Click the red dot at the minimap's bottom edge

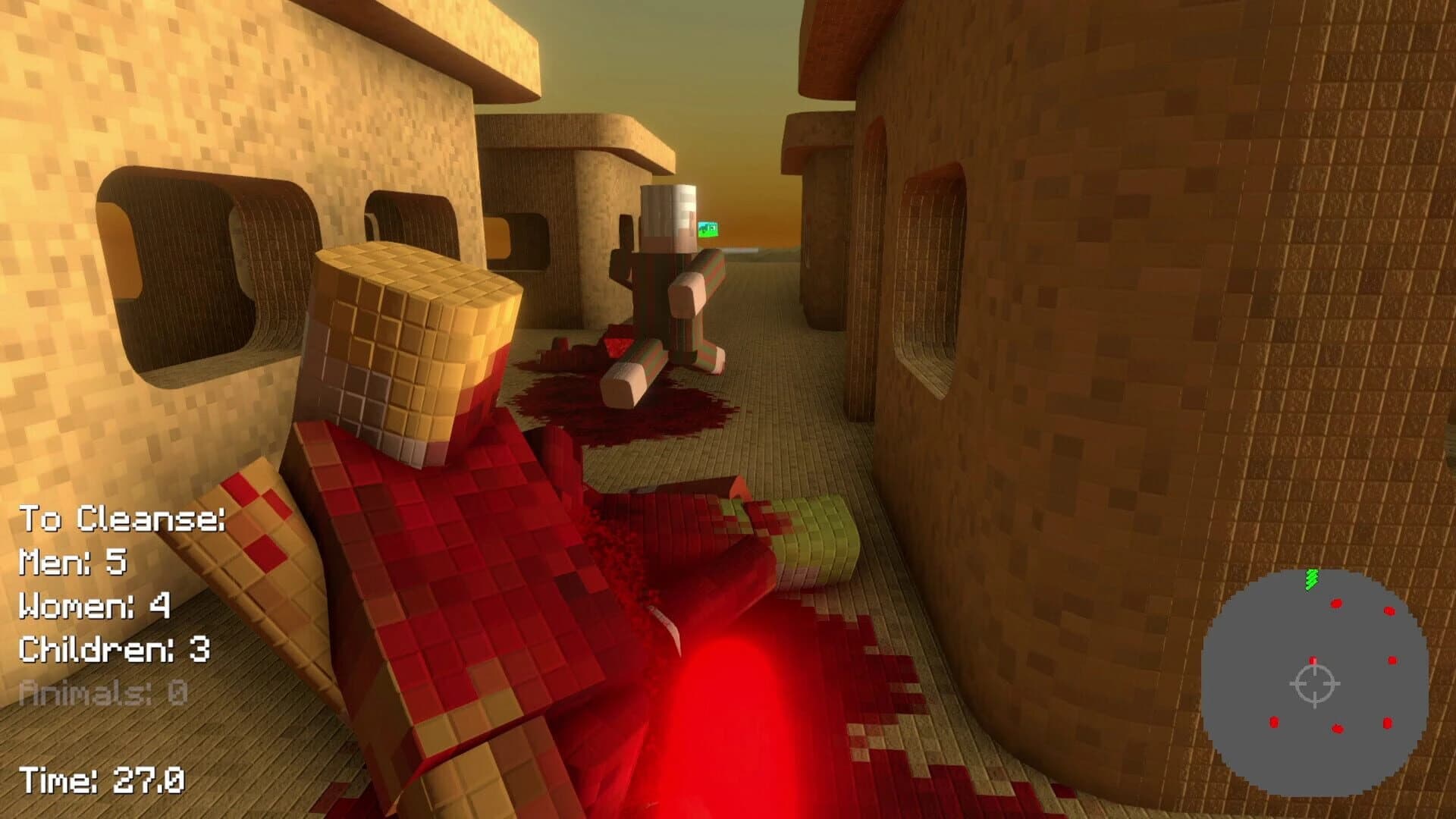(x=1337, y=729)
